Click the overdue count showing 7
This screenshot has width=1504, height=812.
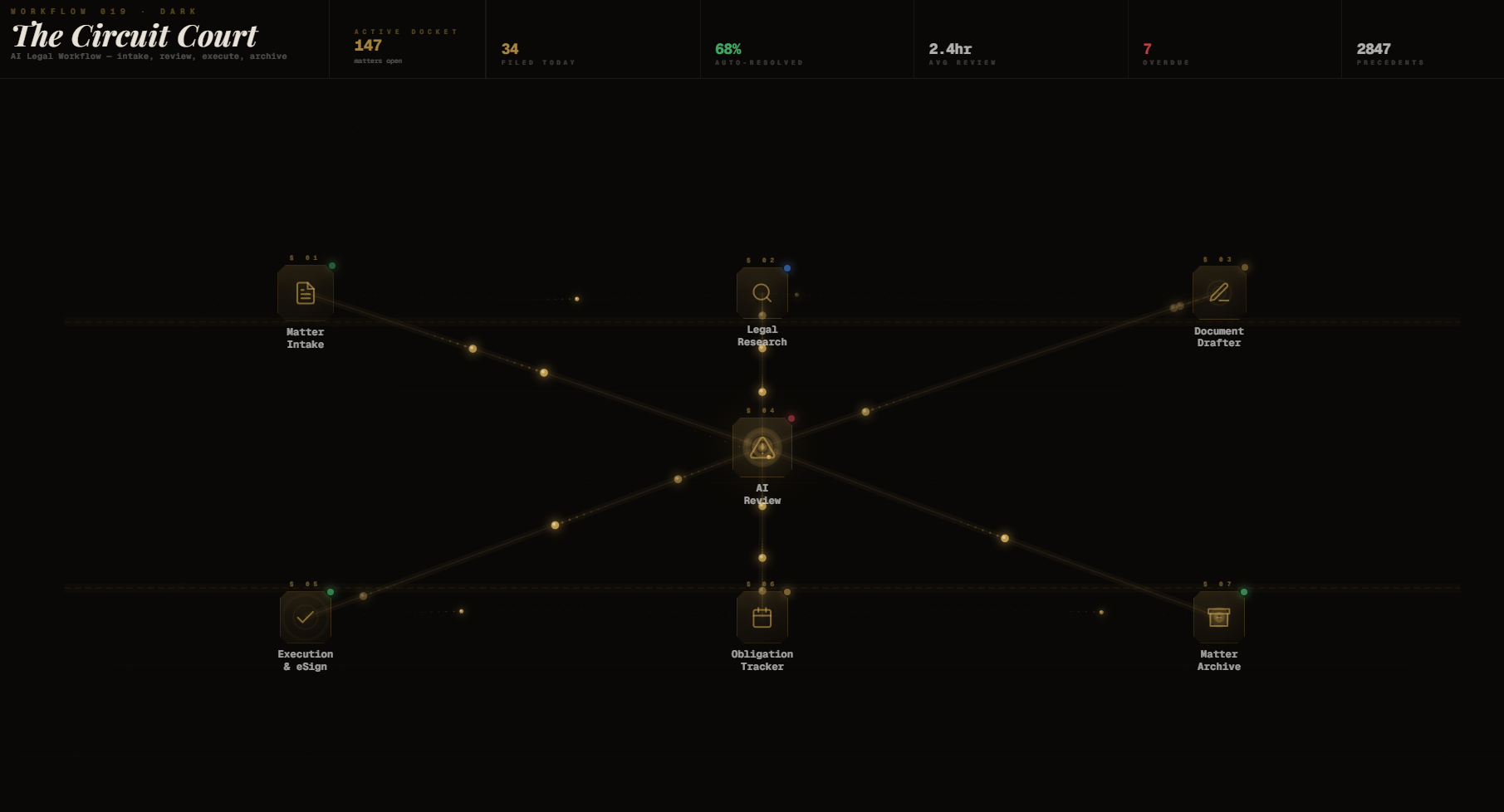pos(1148,49)
